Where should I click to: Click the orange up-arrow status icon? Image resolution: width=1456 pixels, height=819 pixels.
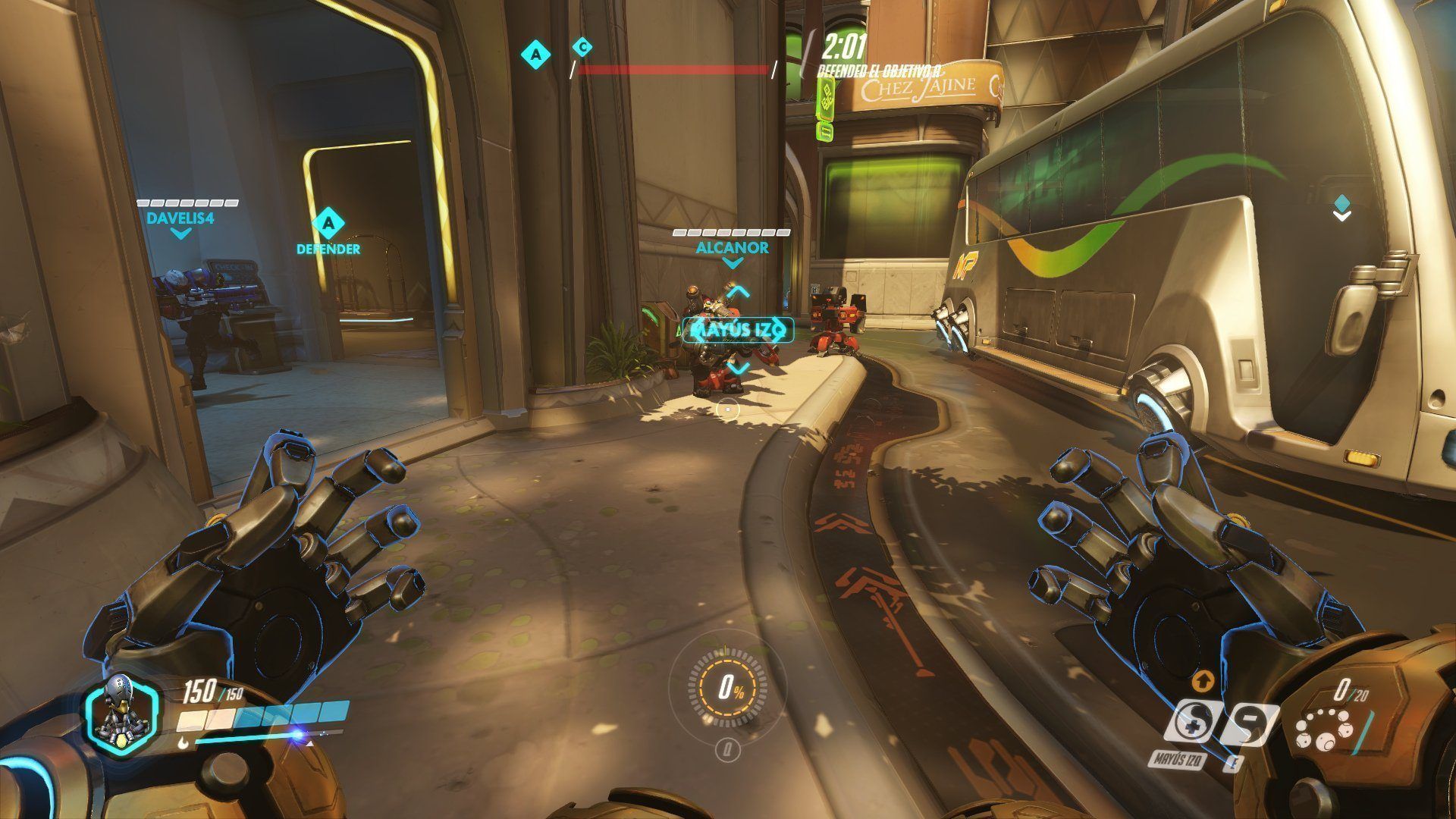(1200, 679)
